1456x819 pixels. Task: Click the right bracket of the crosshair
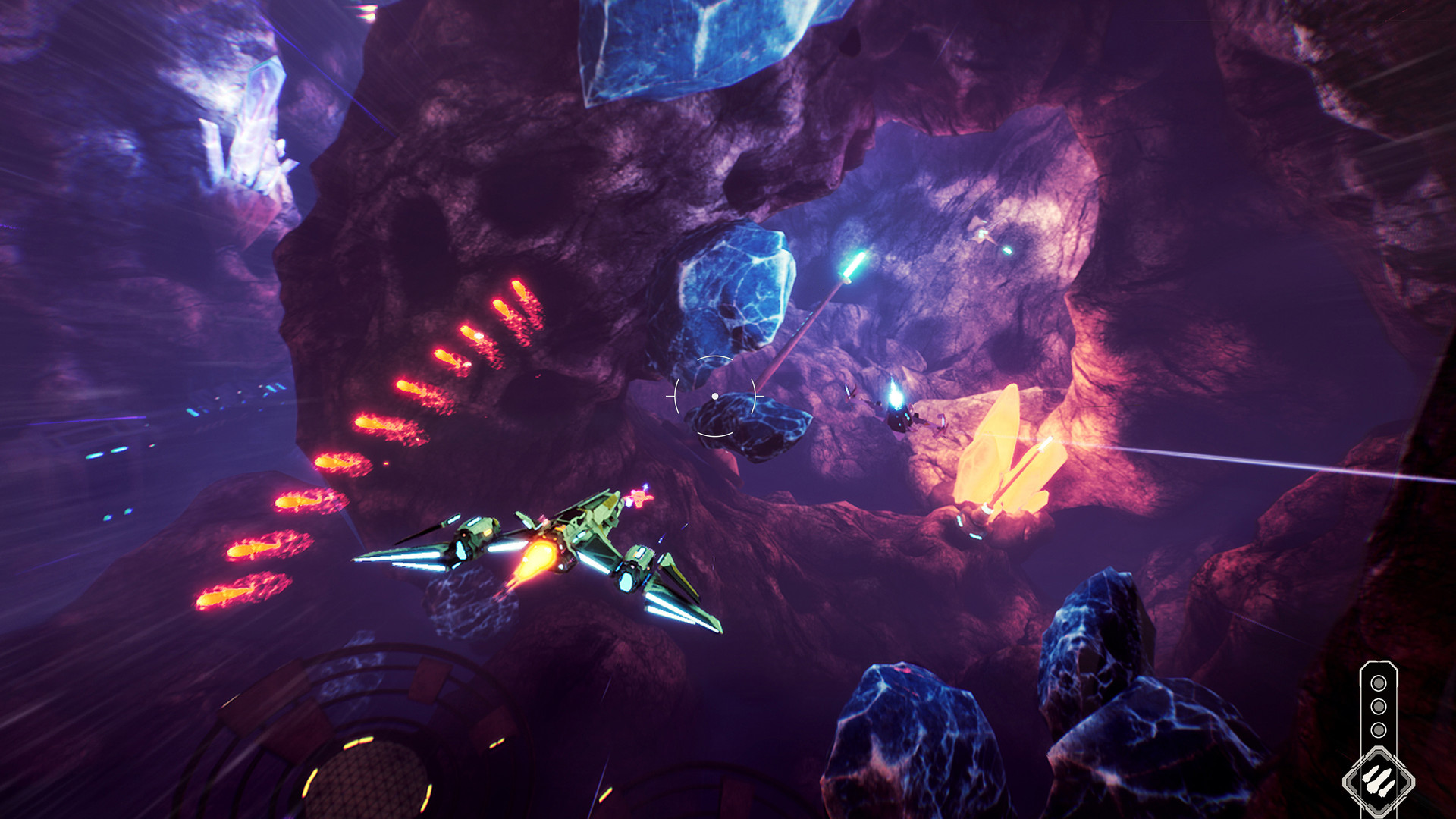[754, 396]
